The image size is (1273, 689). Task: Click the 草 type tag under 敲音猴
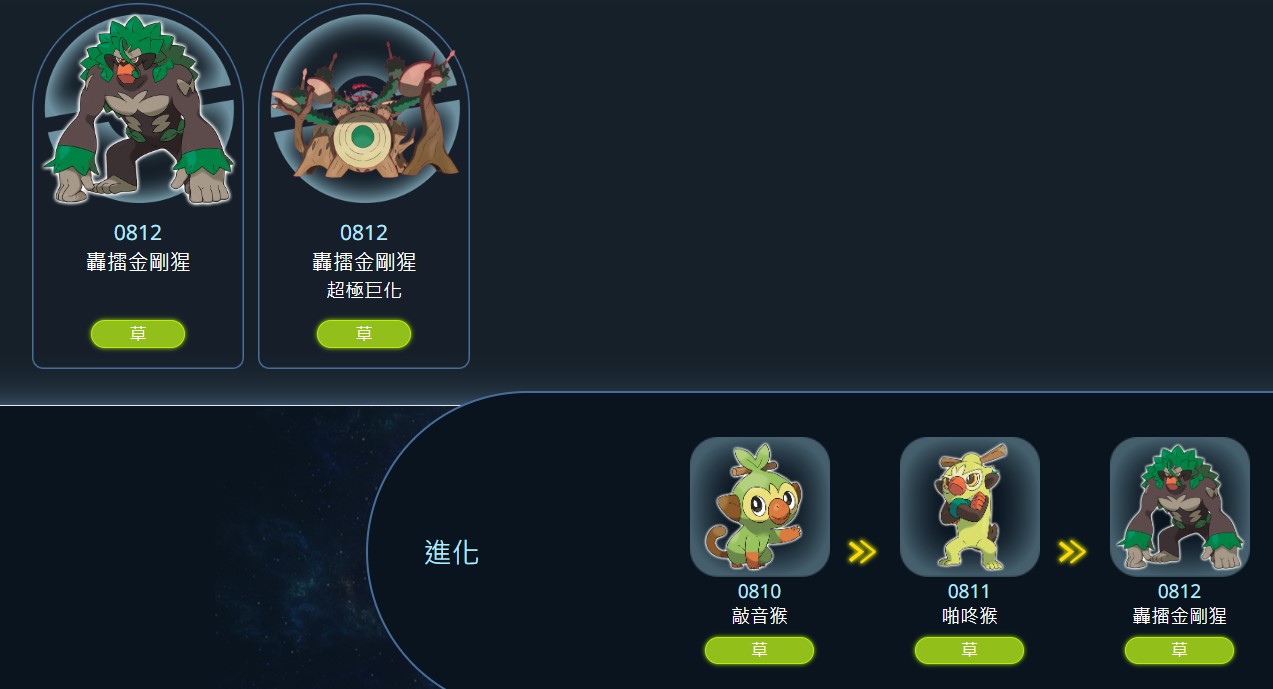coord(760,651)
